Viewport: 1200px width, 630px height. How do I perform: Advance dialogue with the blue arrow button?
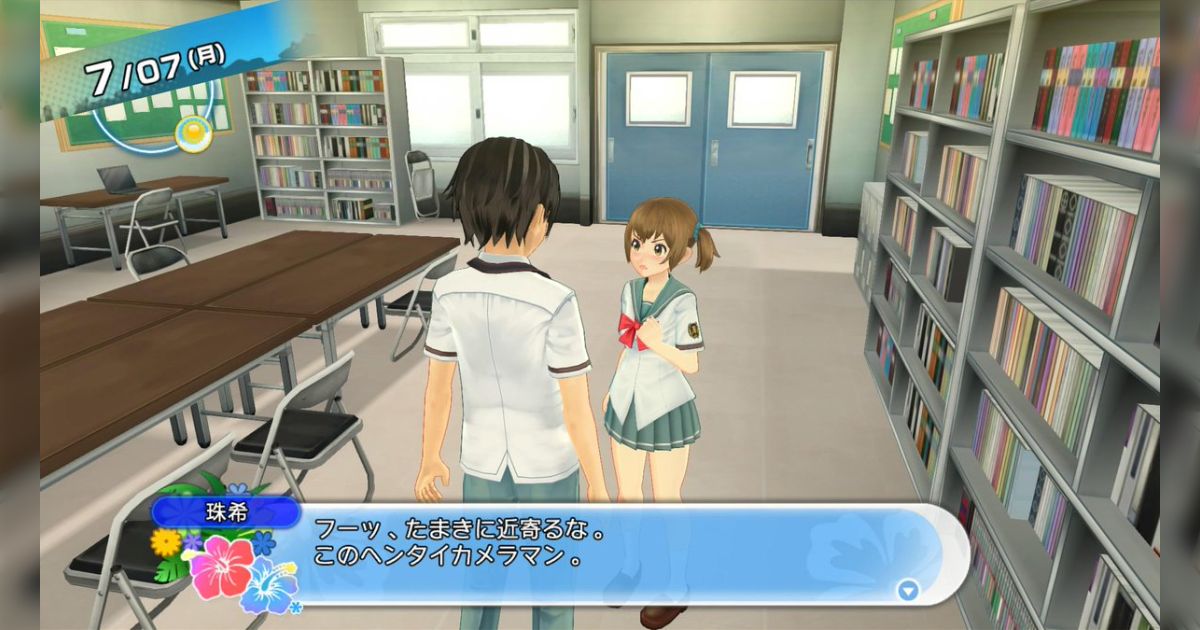point(907,590)
